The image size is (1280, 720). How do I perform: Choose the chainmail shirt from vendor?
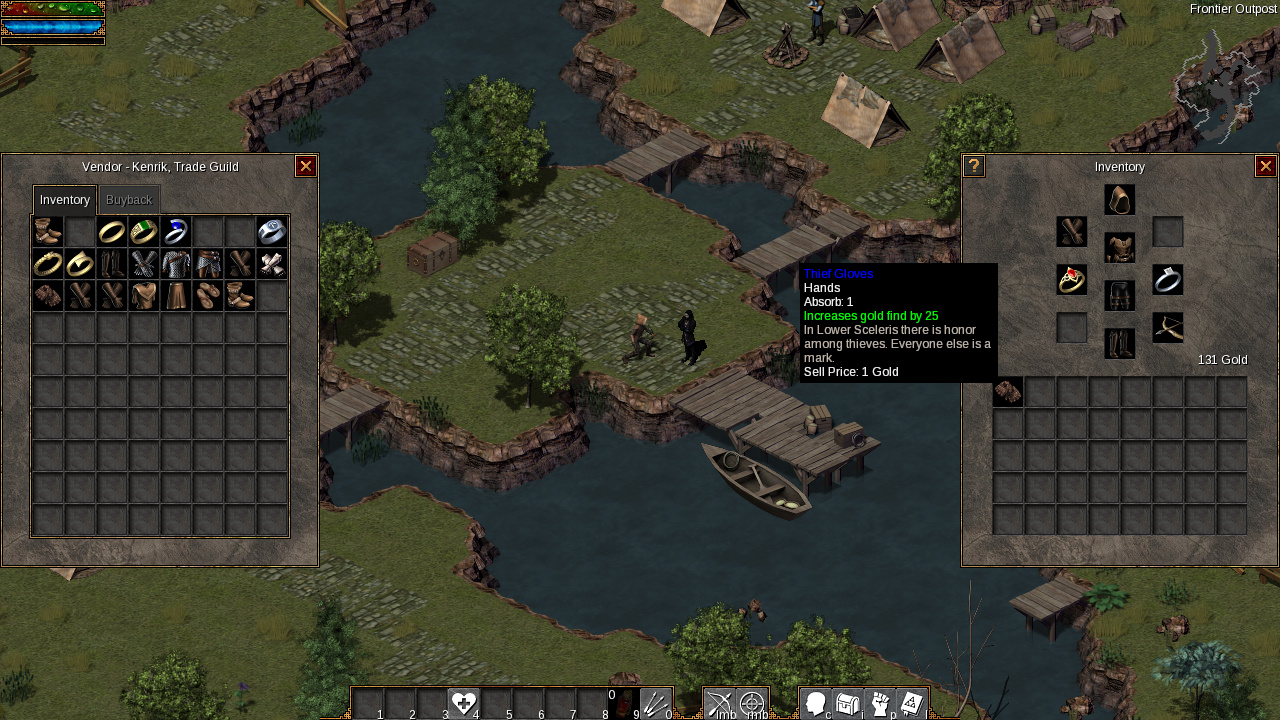point(176,264)
